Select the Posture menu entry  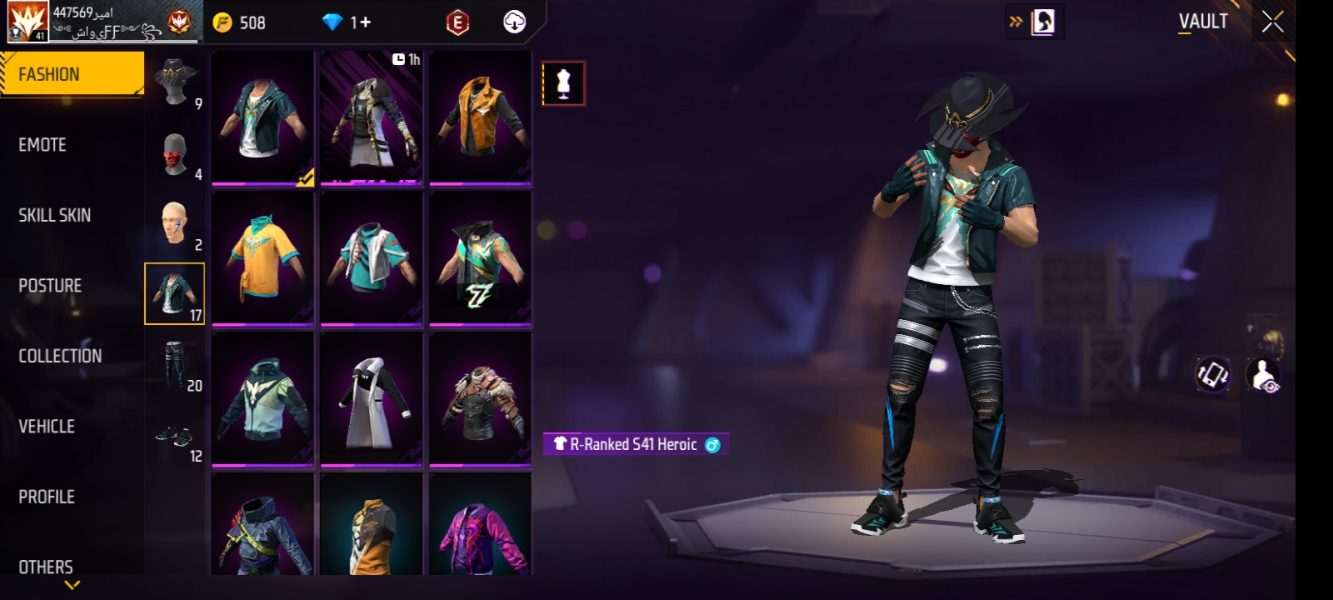tap(50, 286)
